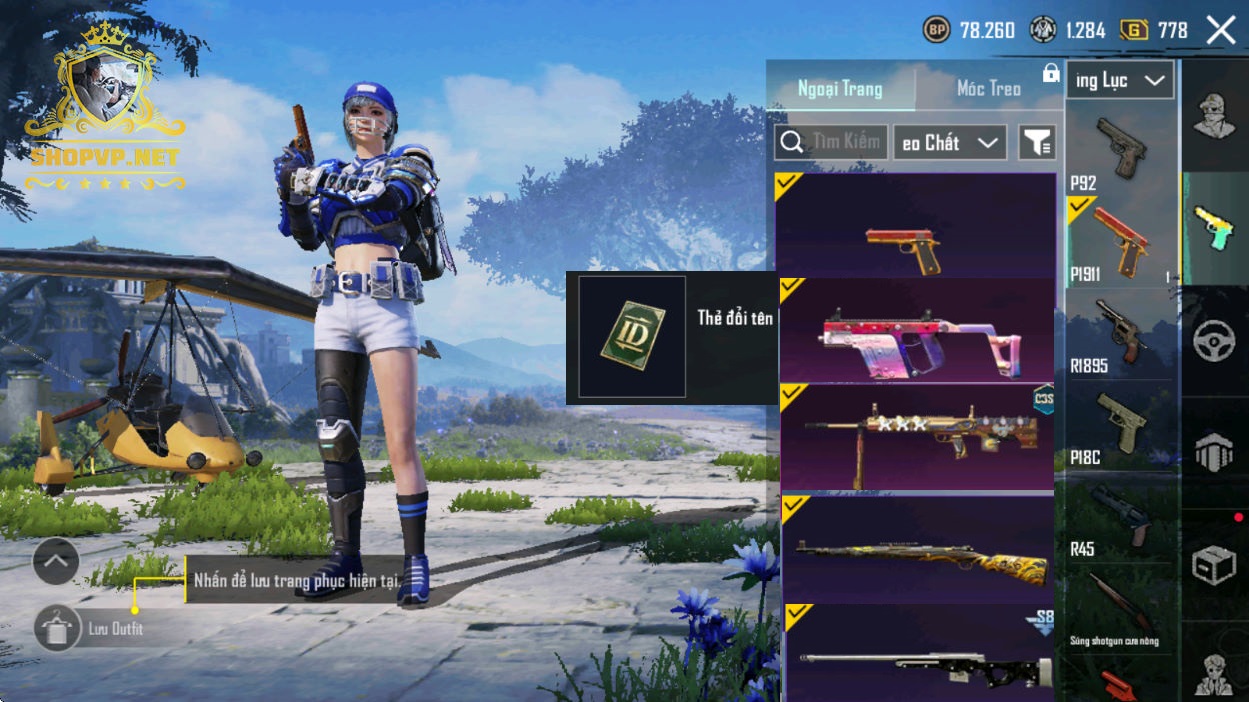The image size is (1249, 702).
Task: Pick the golden Kar98K rifle skin
Action: 915,549
